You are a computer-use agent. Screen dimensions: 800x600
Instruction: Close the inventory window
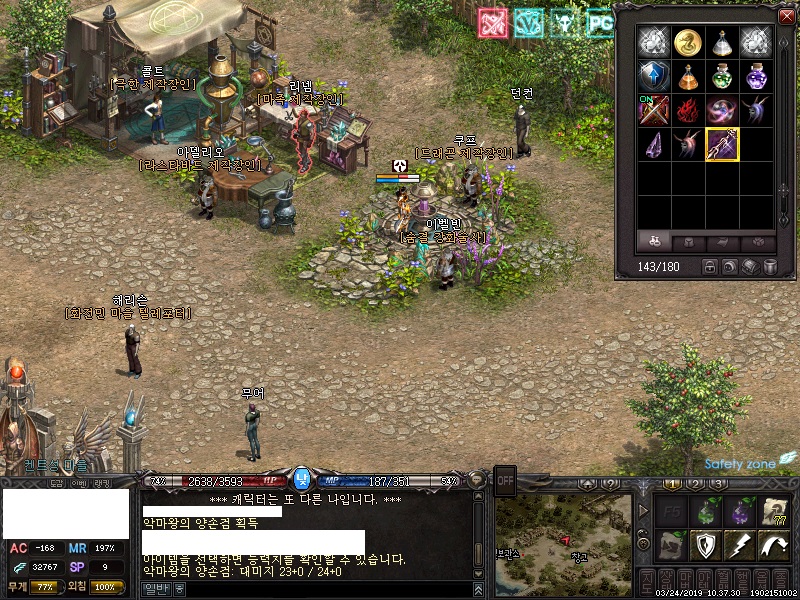click(x=786, y=16)
